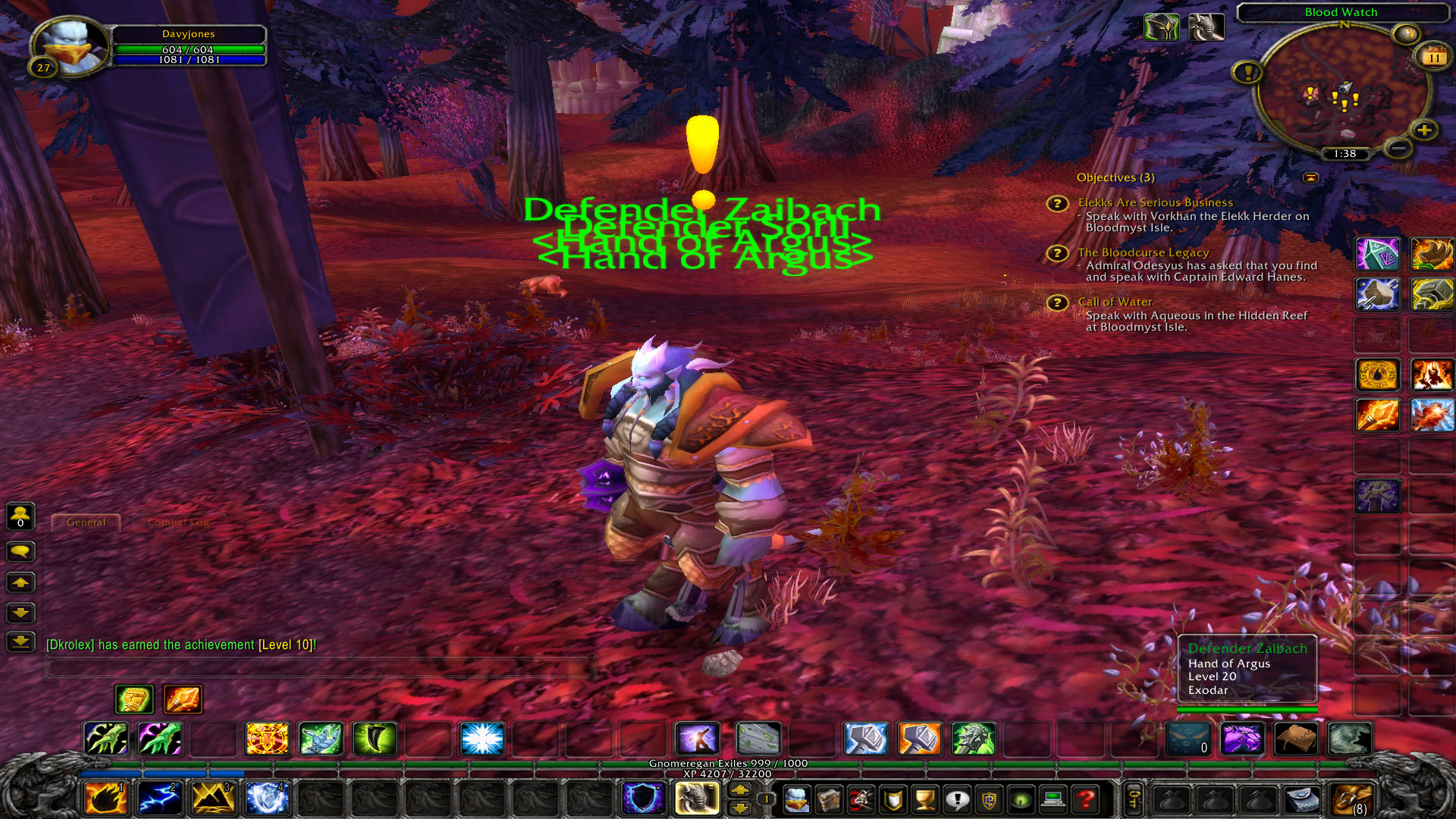Select the Call of Water quest
Viewport: 1456px width, 819px height.
[x=1115, y=302]
